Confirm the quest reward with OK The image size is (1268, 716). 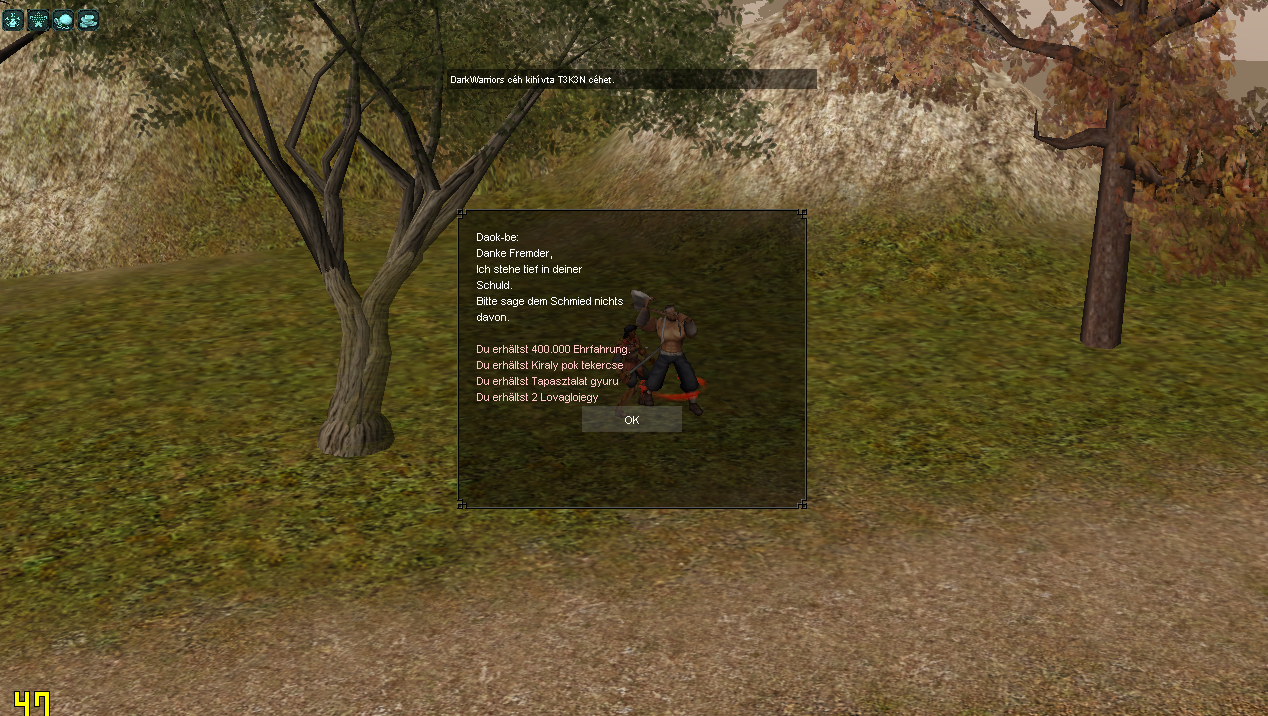pos(631,420)
